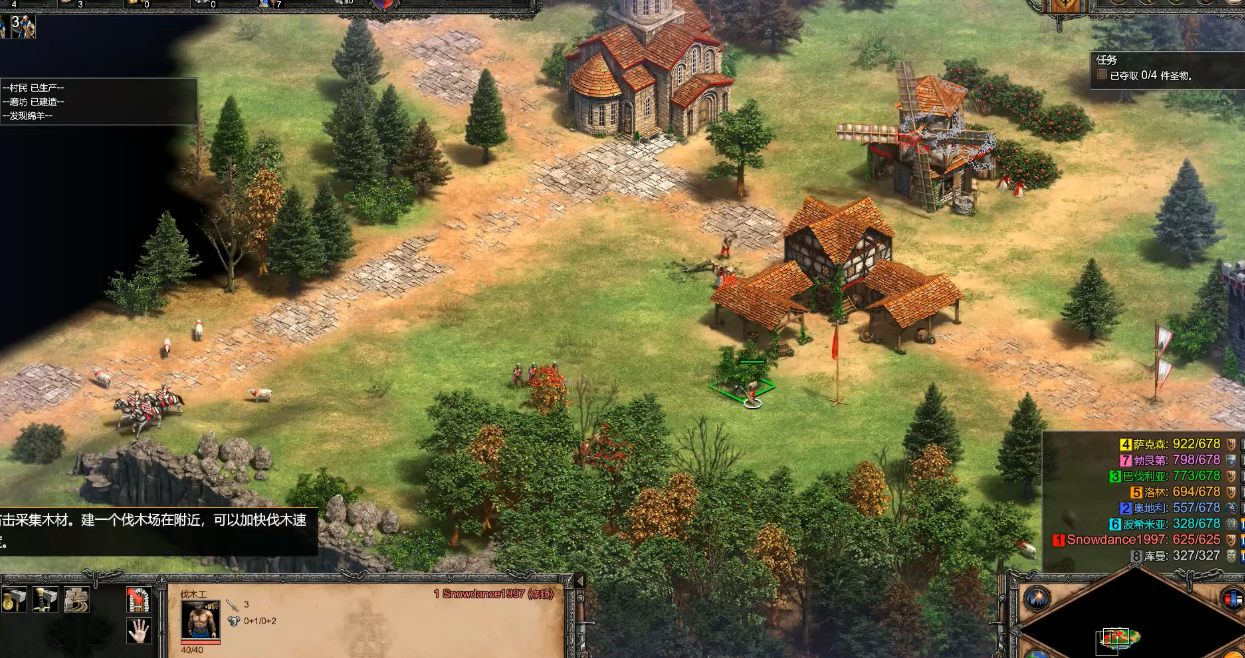Open the relic objective tracker panel
1245x658 pixels.
[x=1160, y=67]
